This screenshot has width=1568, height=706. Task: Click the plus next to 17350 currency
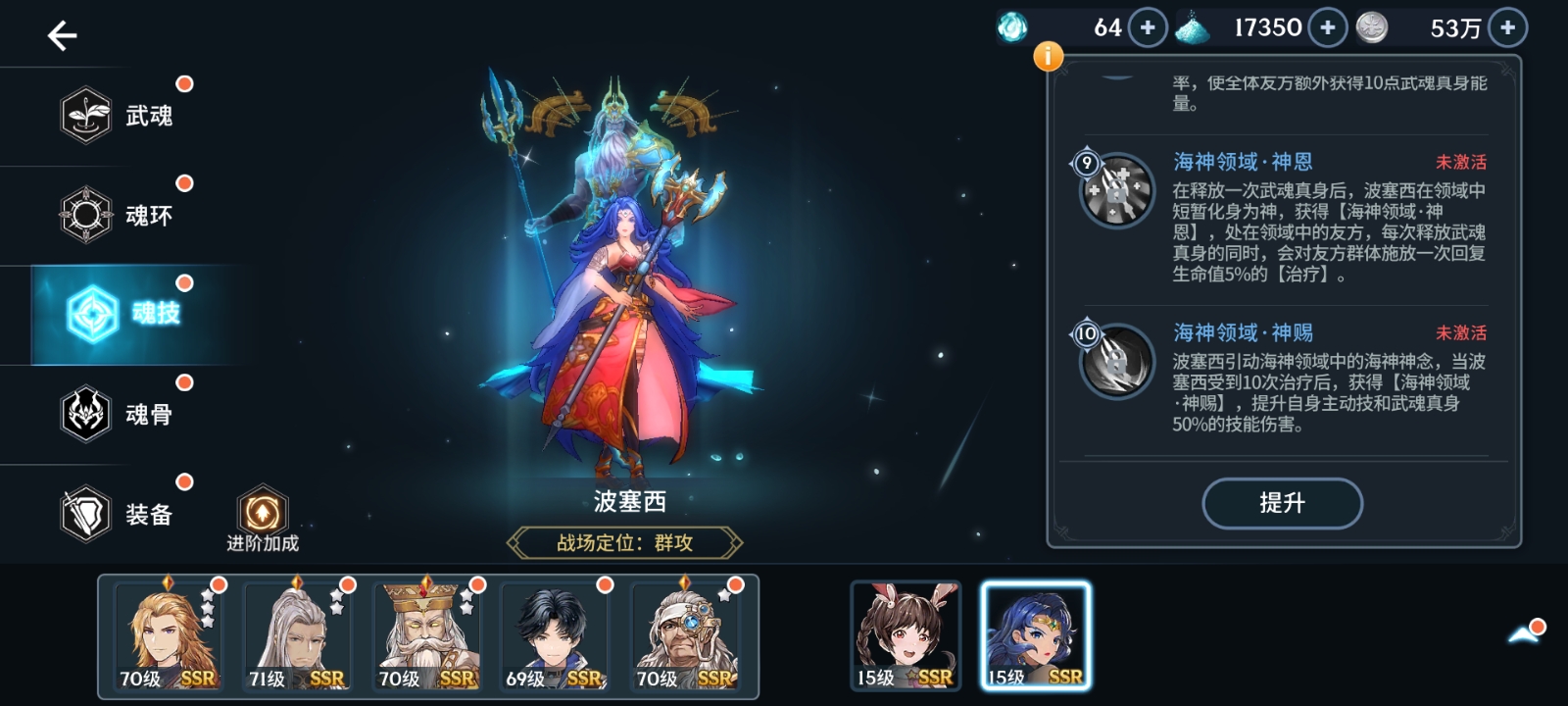point(1328,27)
